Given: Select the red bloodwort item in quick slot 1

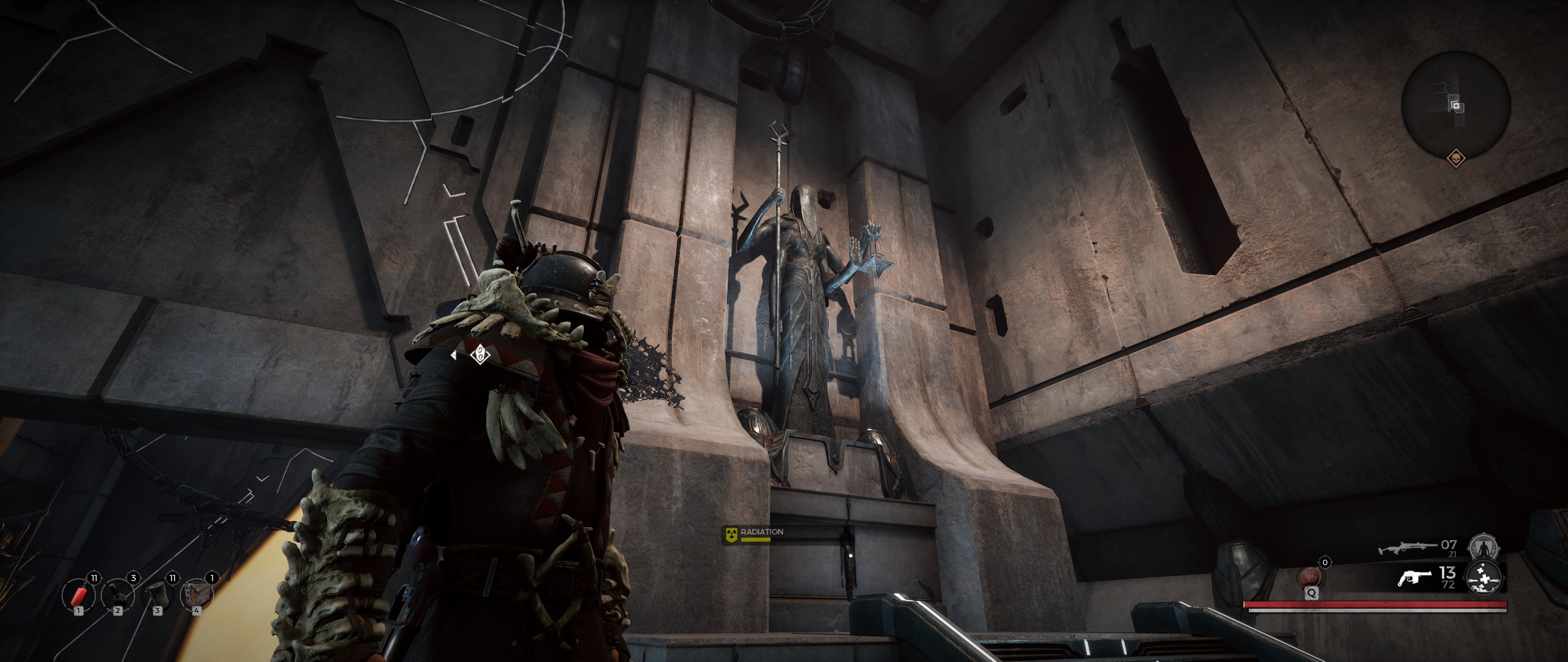Looking at the screenshot, I should coord(78,596).
